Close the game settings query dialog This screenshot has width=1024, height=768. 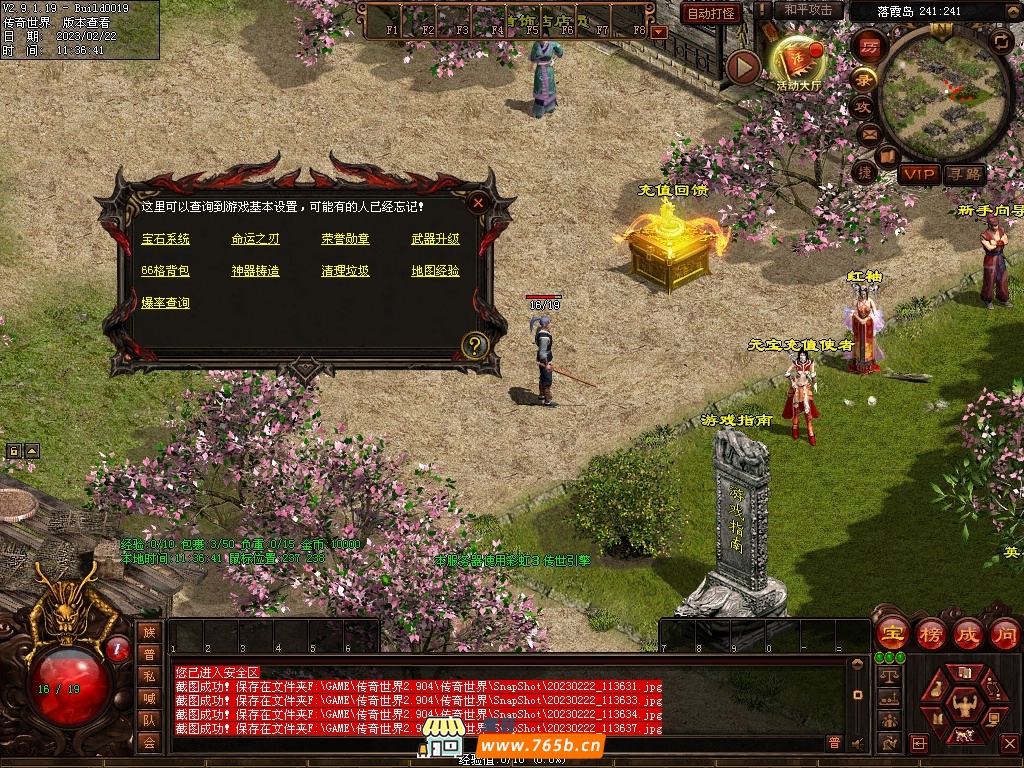pyautogui.click(x=478, y=202)
